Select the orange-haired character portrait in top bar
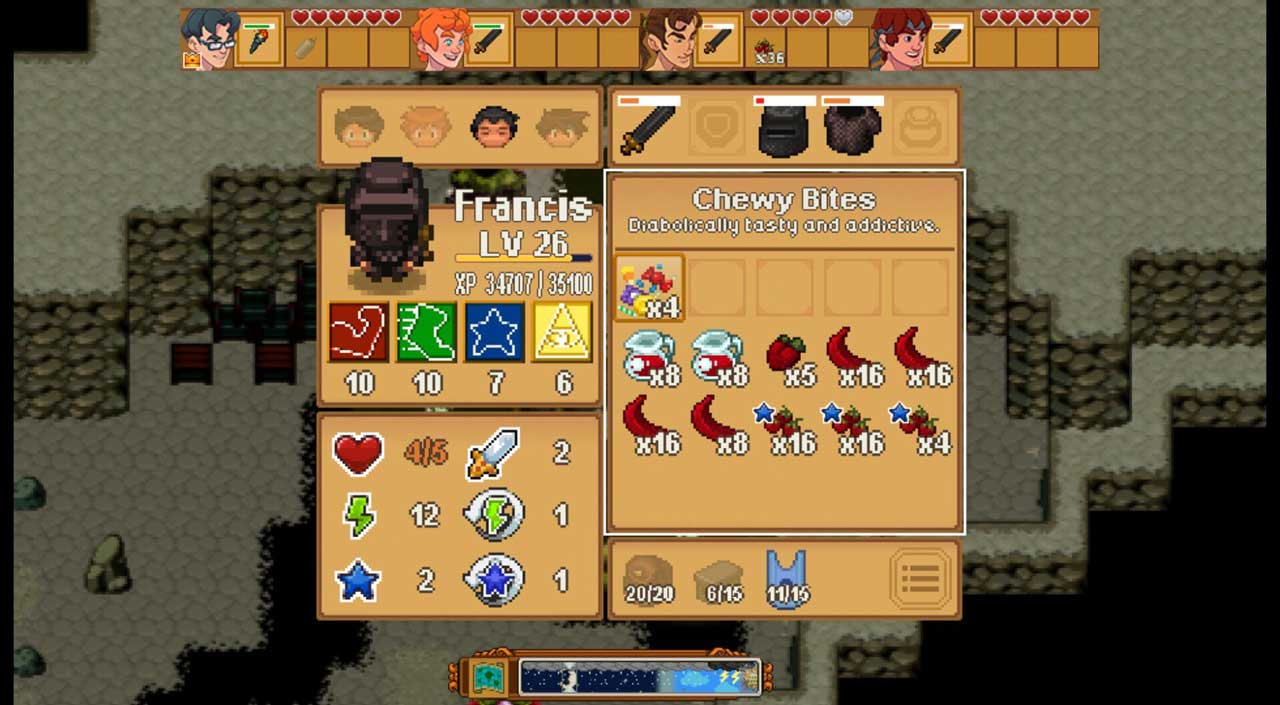 pyautogui.click(x=441, y=40)
